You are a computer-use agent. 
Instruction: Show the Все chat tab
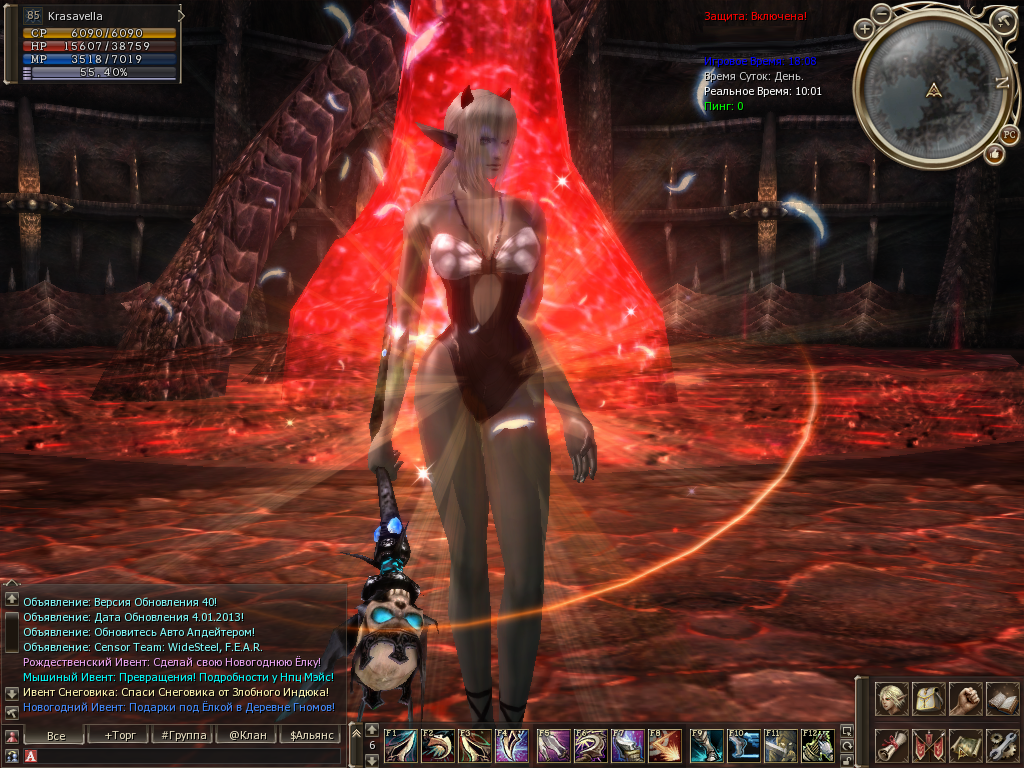tap(56, 735)
